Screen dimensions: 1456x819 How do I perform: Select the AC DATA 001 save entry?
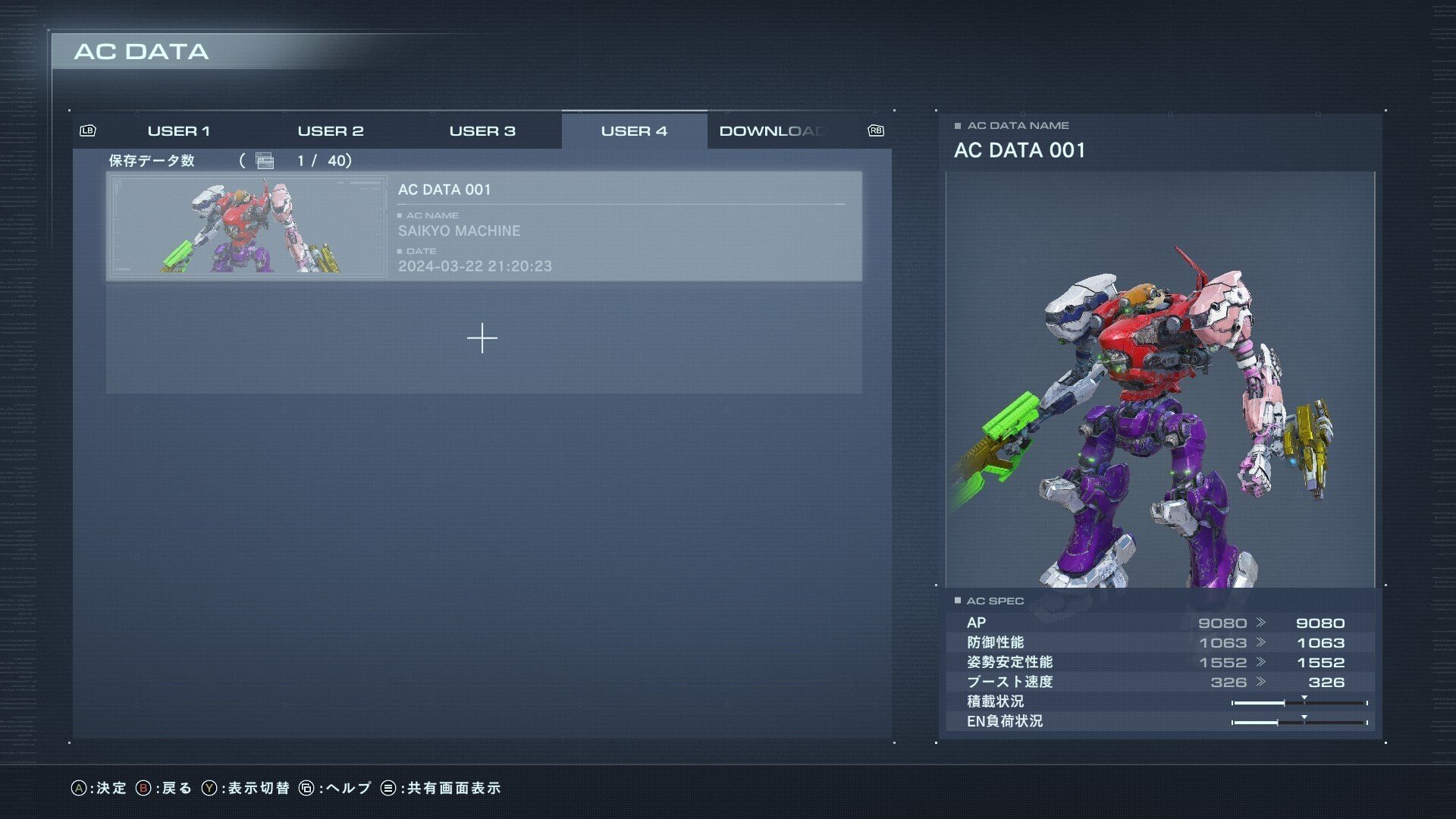point(622,227)
